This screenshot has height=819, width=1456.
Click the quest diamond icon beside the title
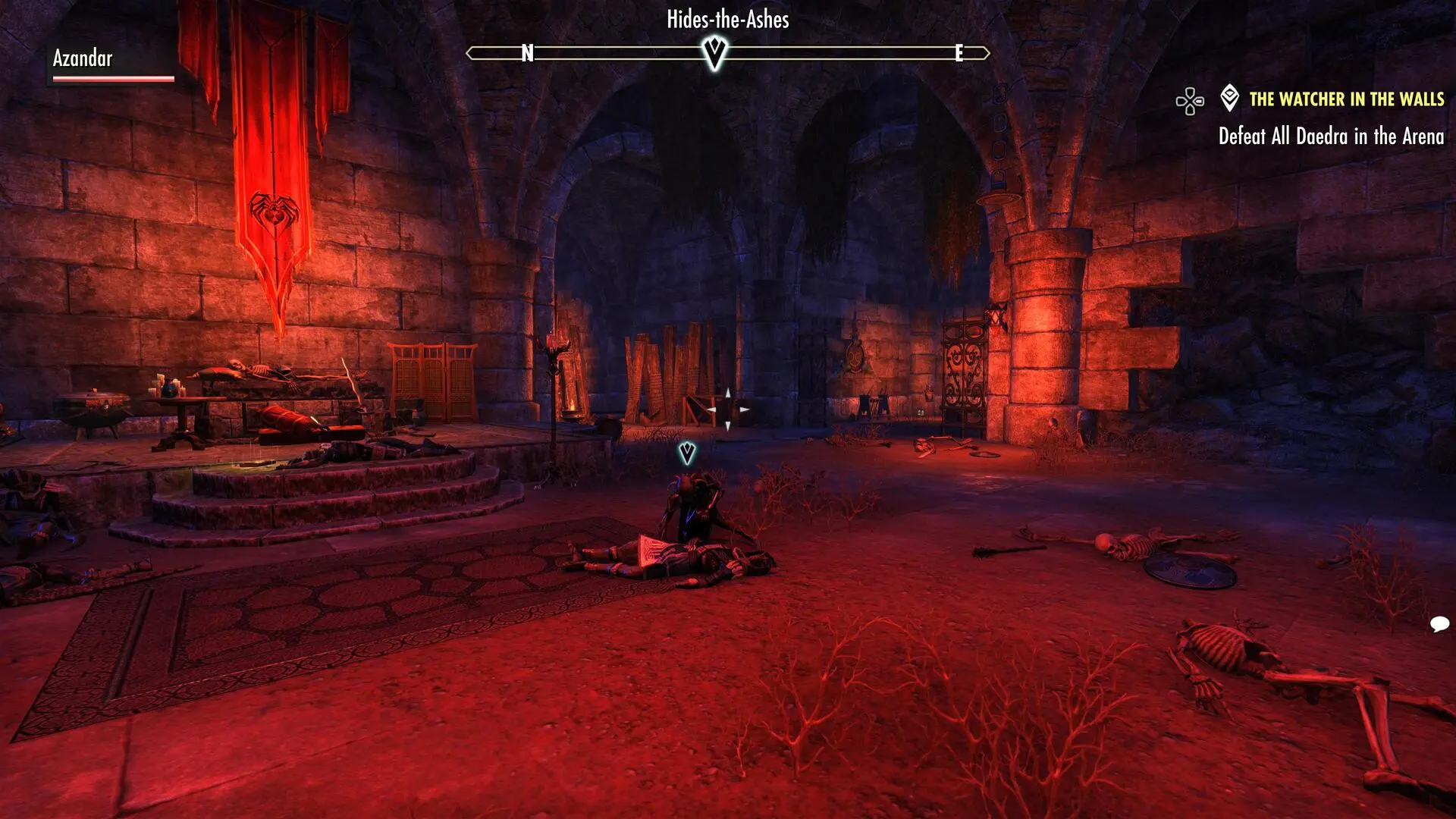click(x=1229, y=99)
